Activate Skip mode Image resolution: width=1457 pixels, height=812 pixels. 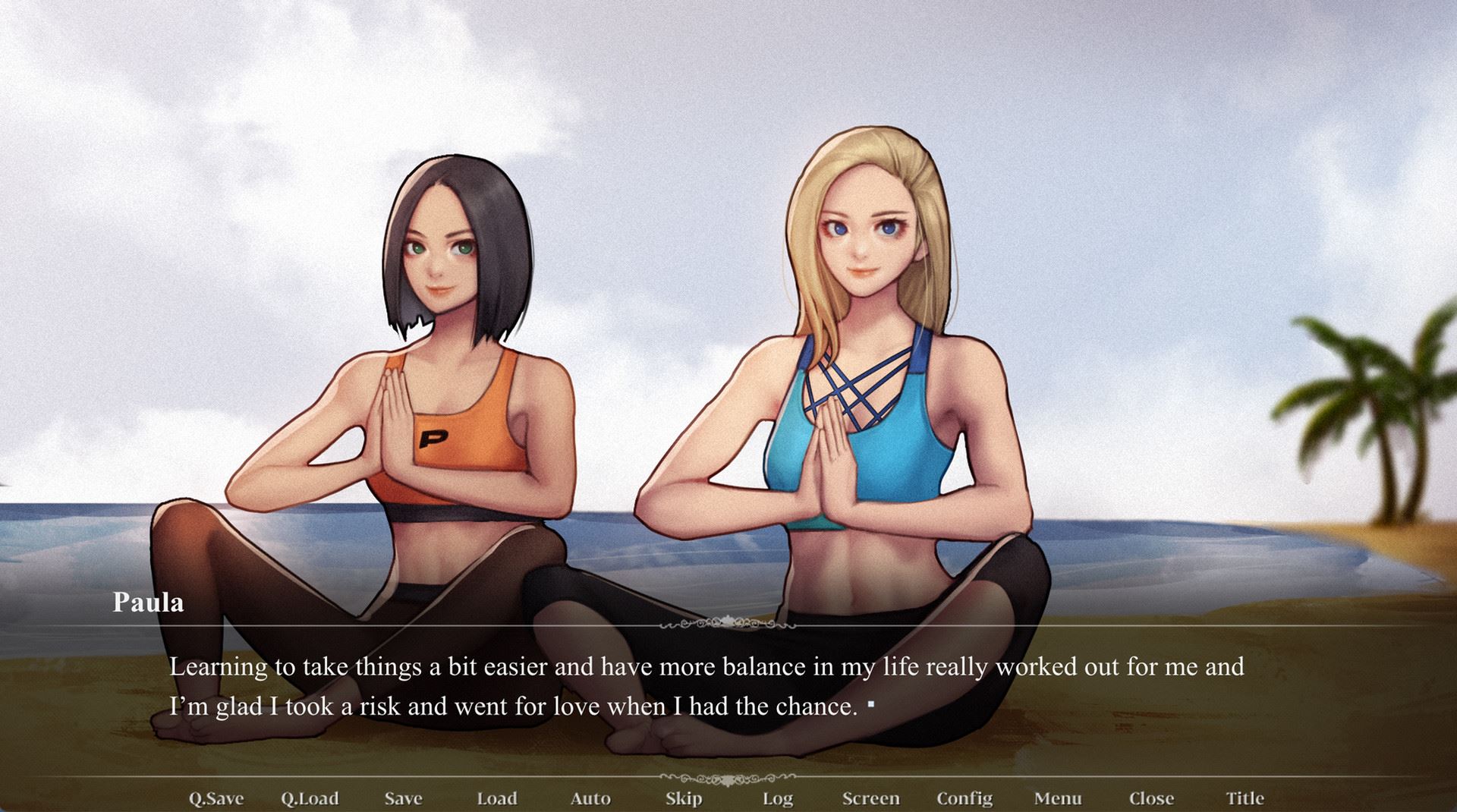684,798
